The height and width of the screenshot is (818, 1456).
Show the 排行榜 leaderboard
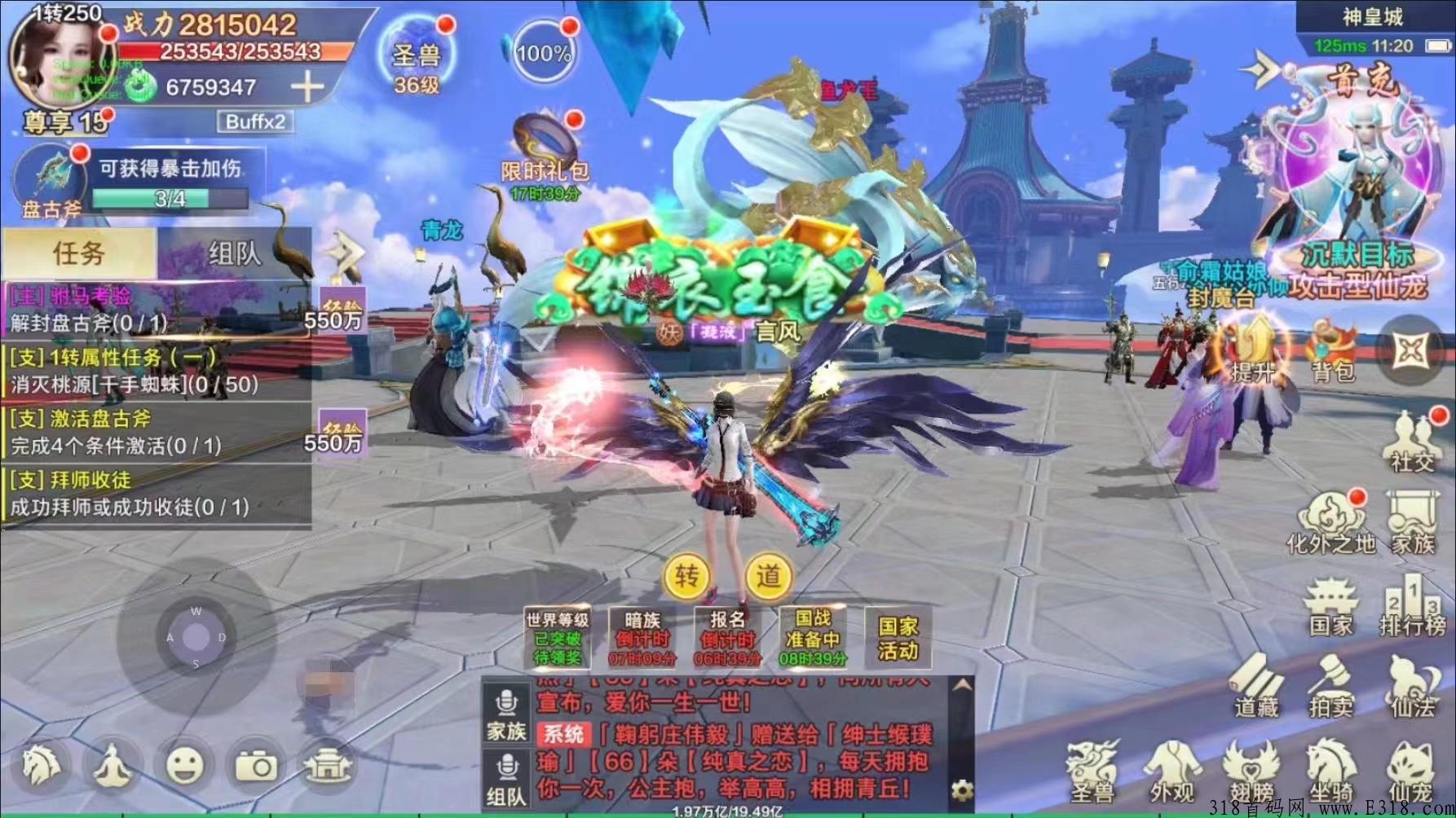(x=1413, y=607)
